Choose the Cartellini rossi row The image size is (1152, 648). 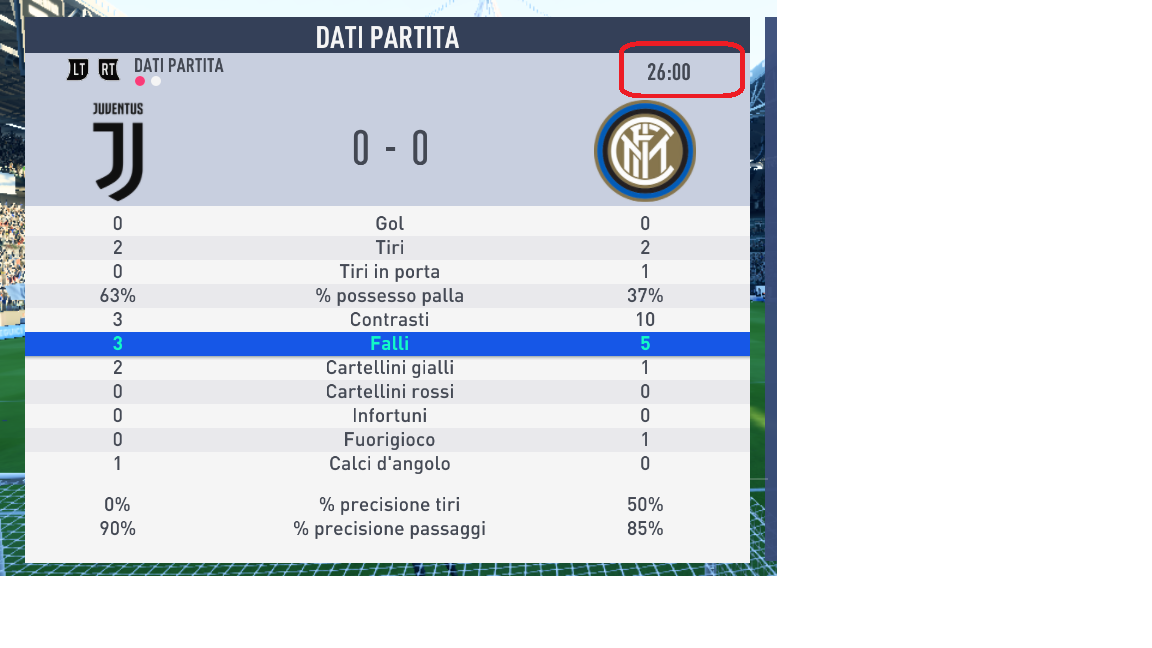(389, 392)
